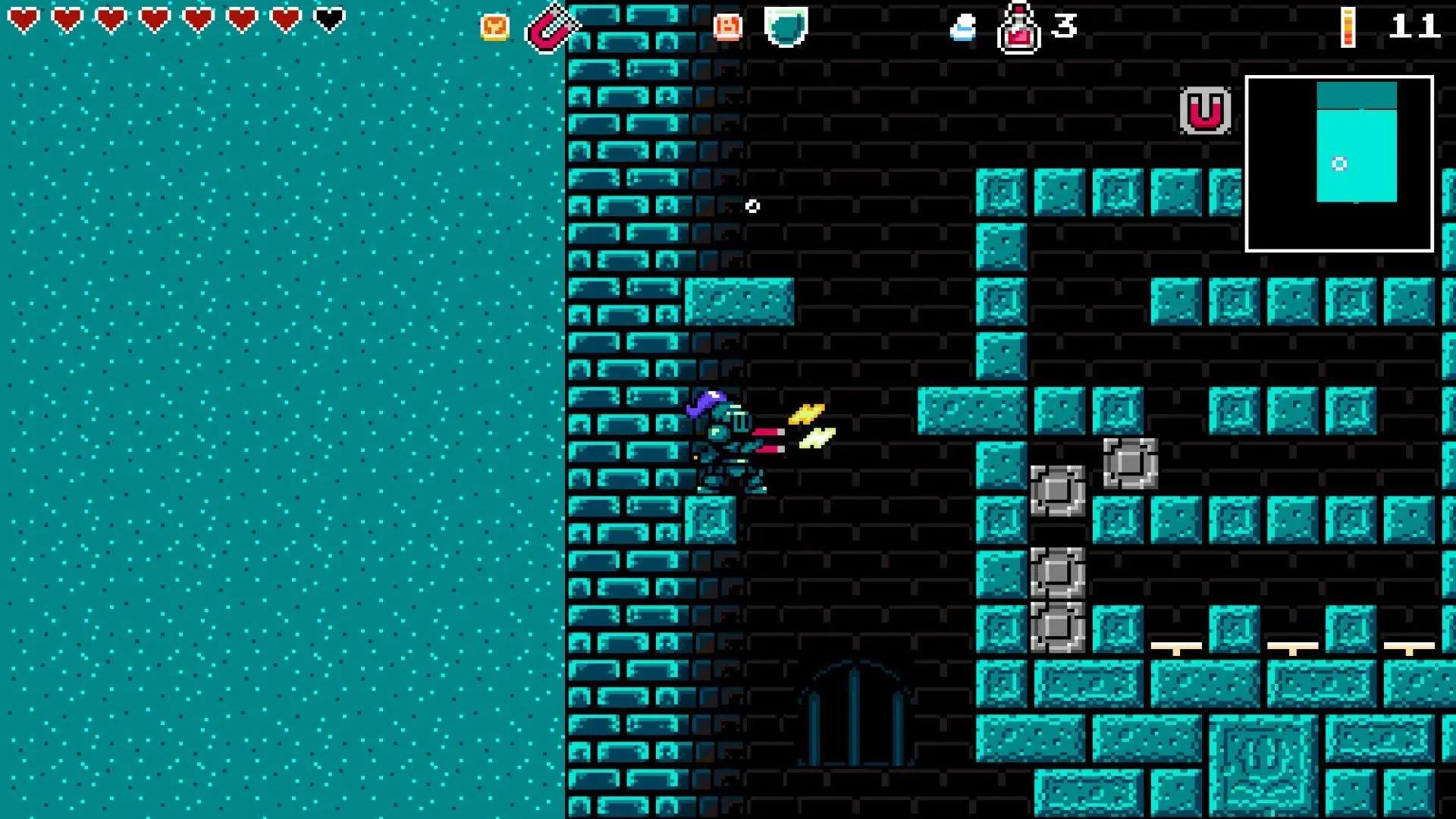
Task: Use the red health potion icon
Action: point(1018,30)
